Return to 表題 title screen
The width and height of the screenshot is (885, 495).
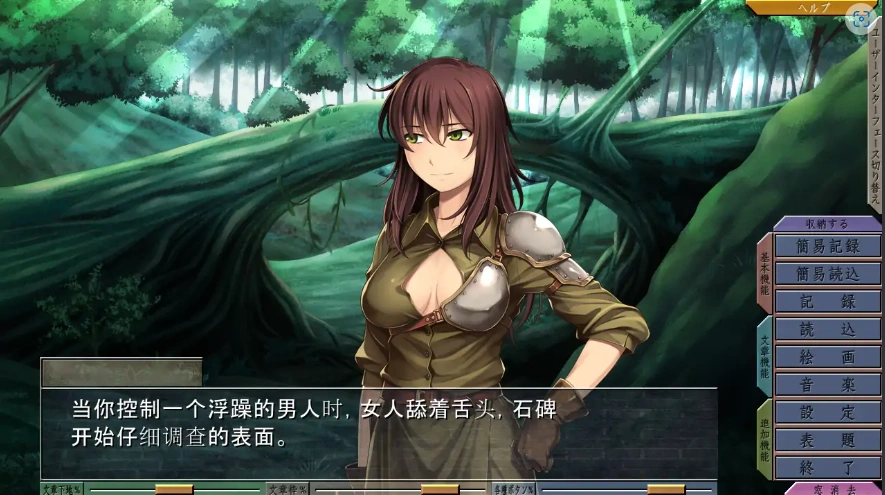(x=827, y=440)
